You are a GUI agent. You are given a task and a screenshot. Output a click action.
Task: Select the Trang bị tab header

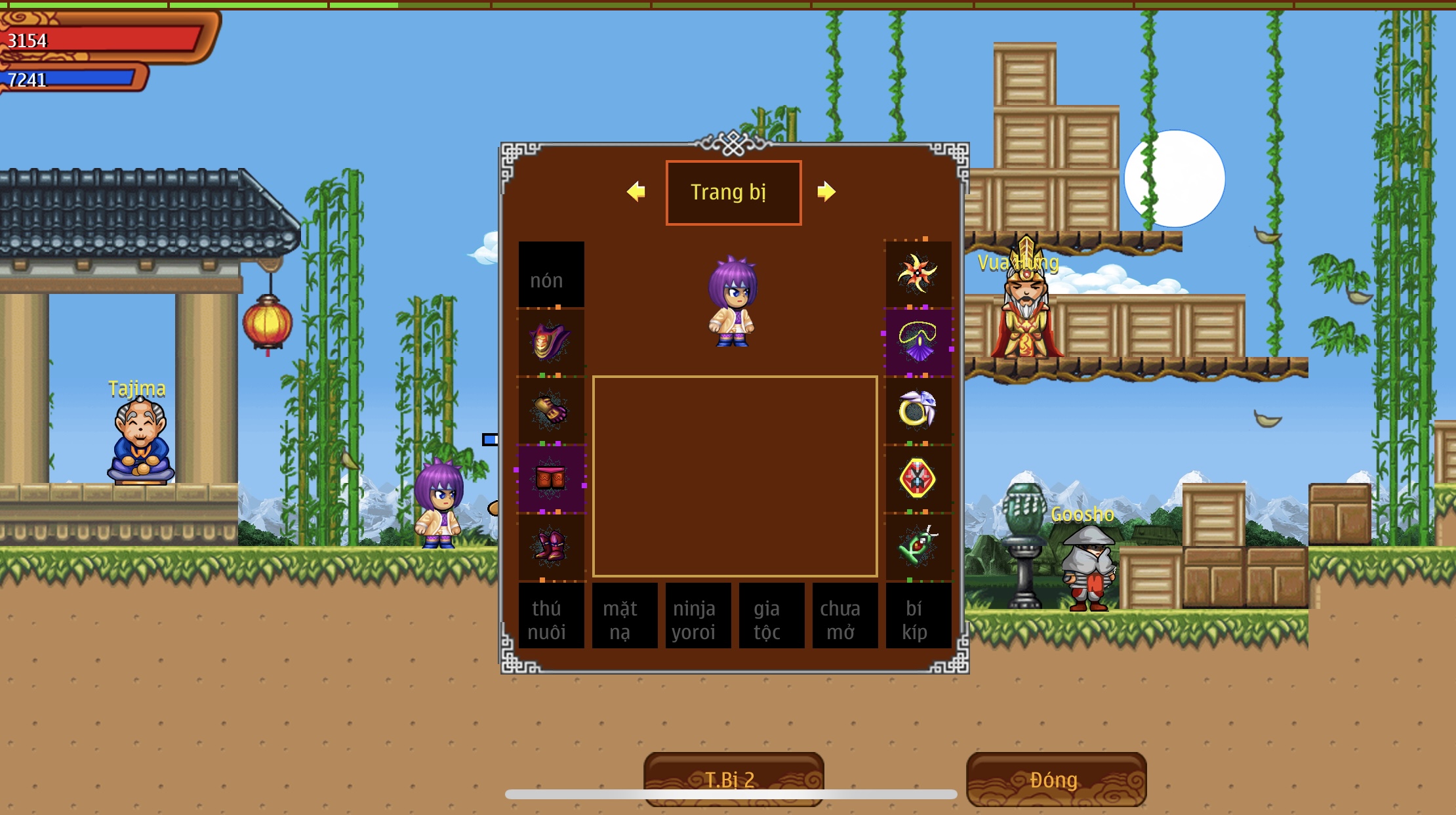(x=733, y=192)
